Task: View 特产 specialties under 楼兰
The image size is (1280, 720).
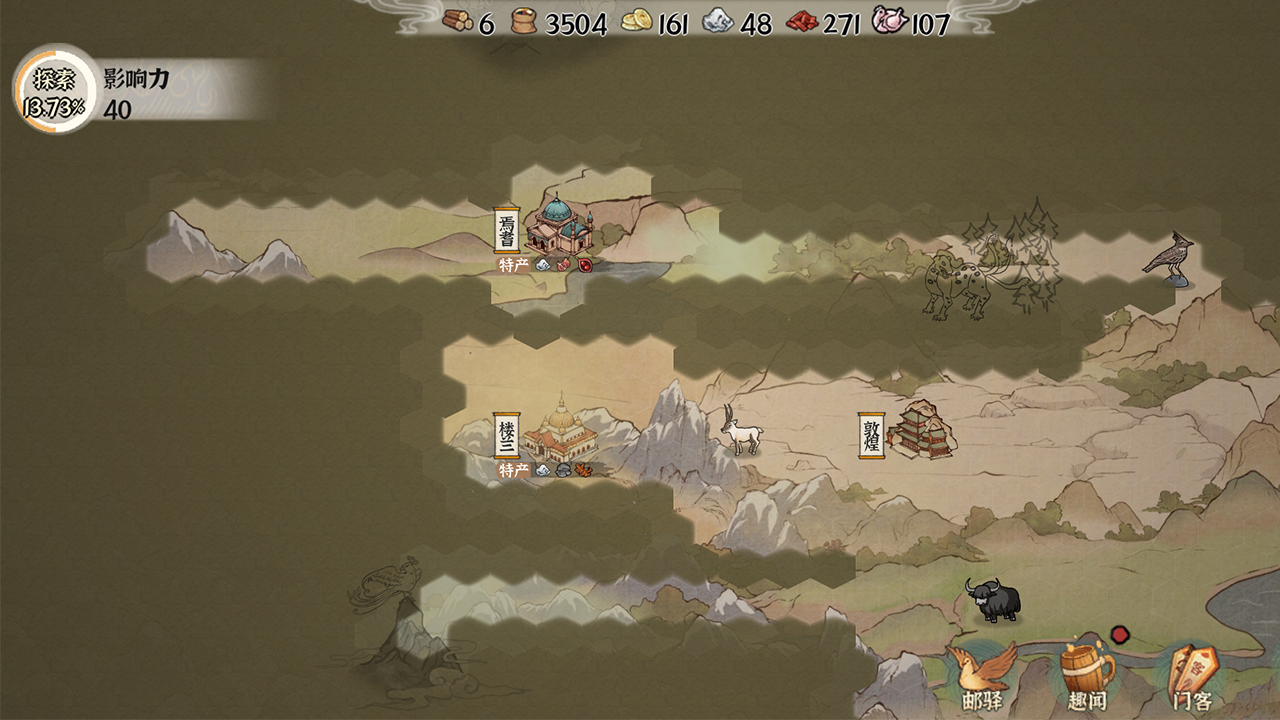Action: click(514, 470)
